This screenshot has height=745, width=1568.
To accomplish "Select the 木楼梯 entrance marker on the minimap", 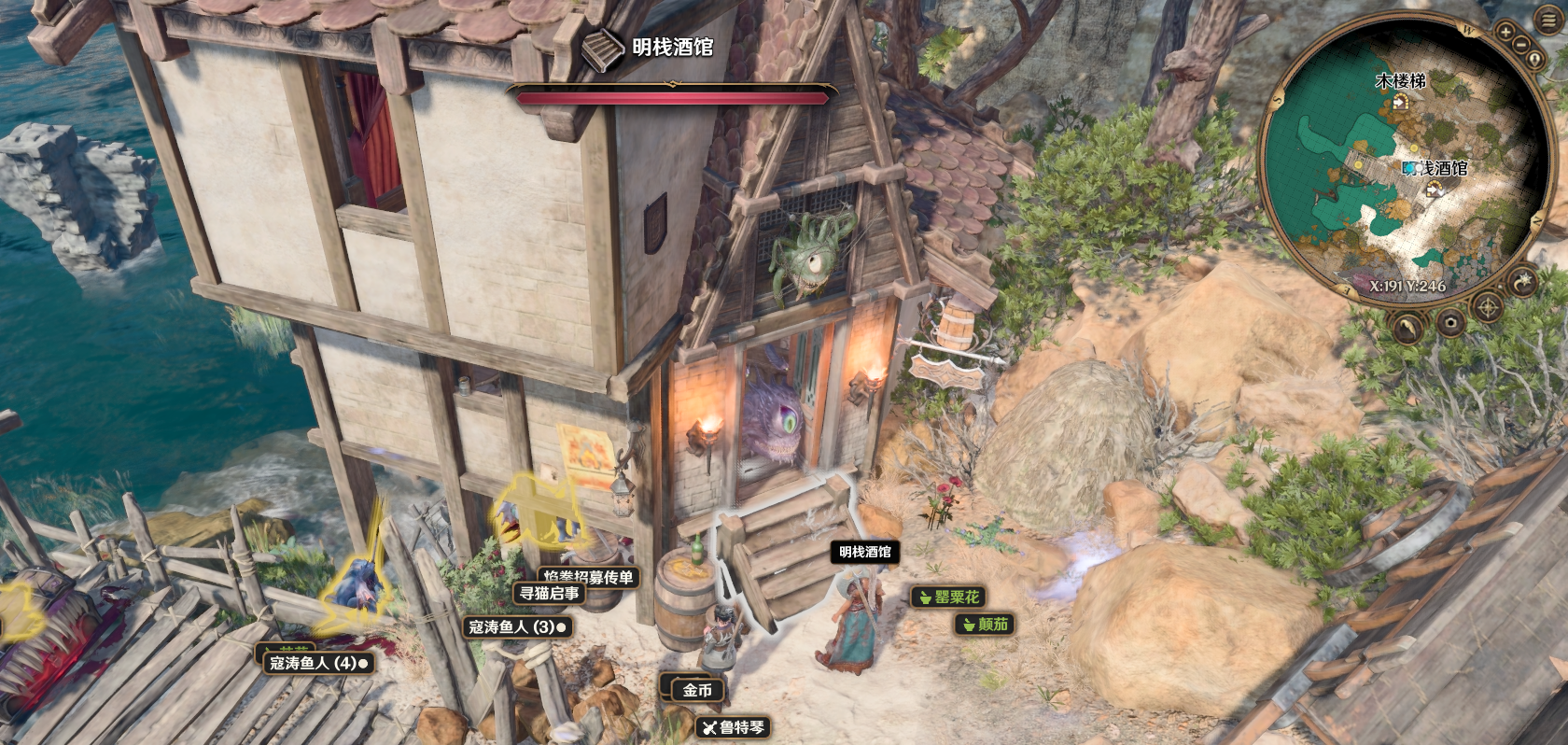I will click(x=1400, y=103).
